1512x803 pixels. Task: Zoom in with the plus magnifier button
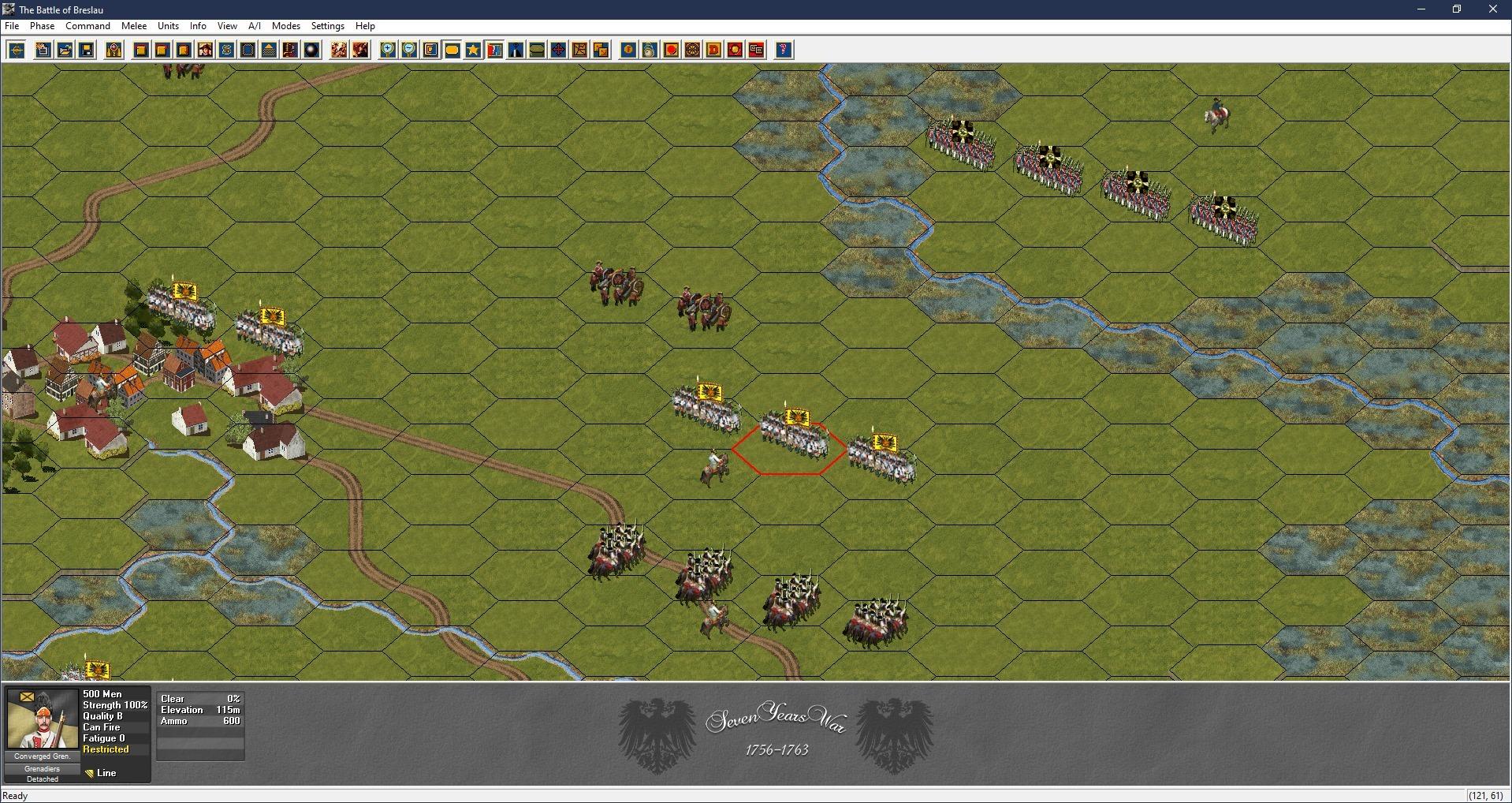[x=388, y=50]
